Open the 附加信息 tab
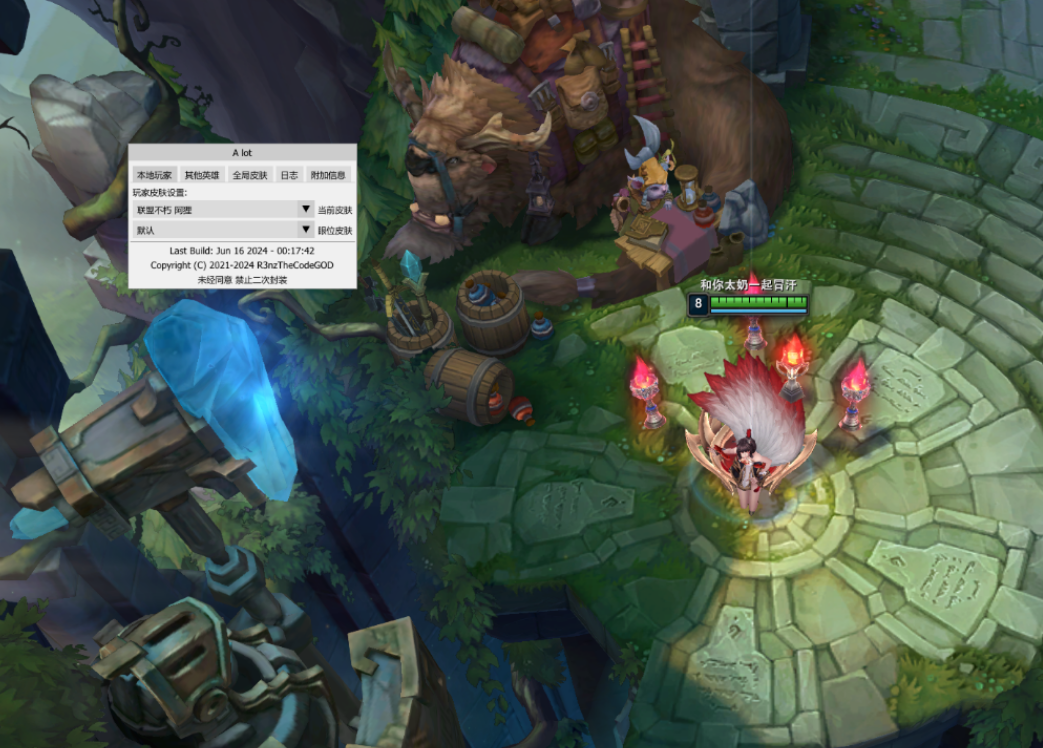The width and height of the screenshot is (1043, 748). coord(328,175)
